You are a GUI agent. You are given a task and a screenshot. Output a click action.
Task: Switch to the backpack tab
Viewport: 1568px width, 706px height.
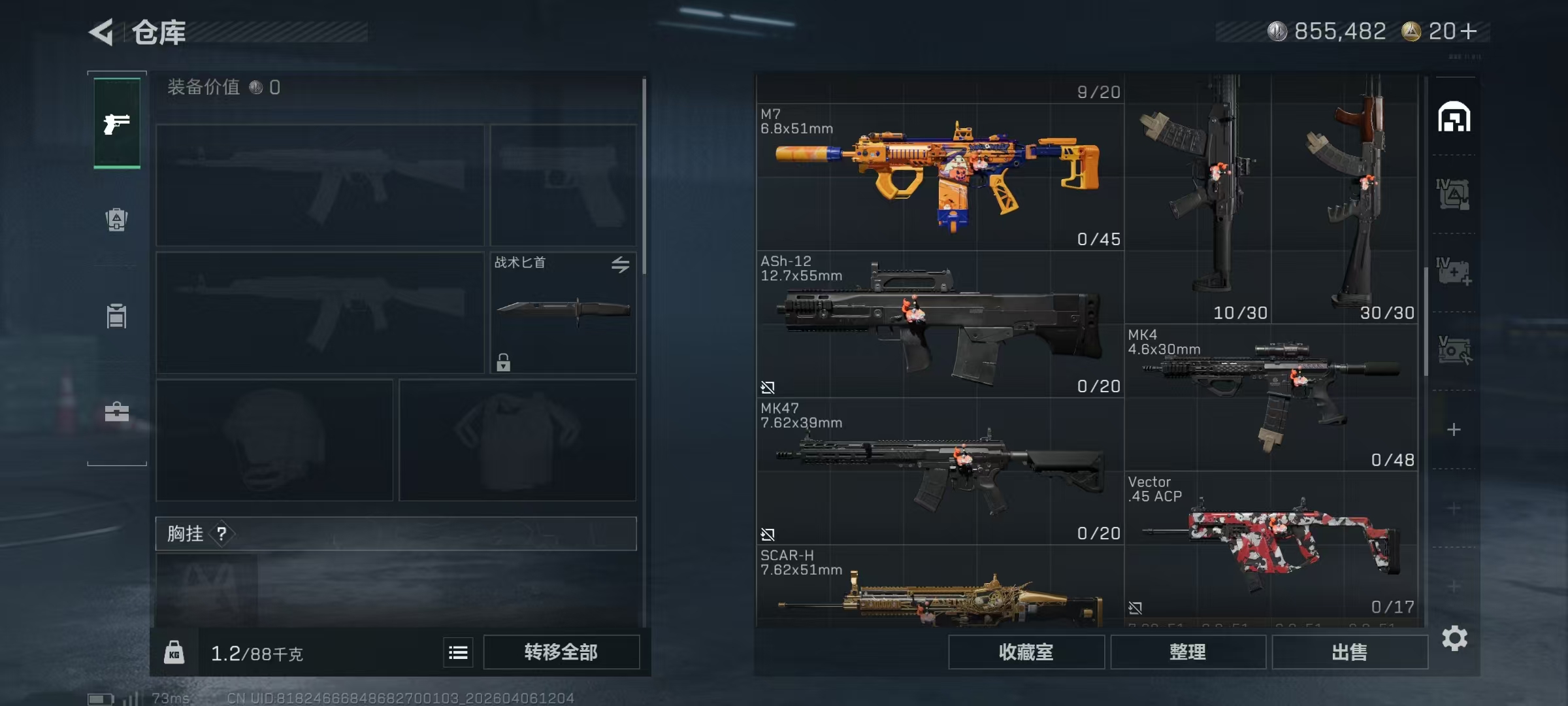117,220
